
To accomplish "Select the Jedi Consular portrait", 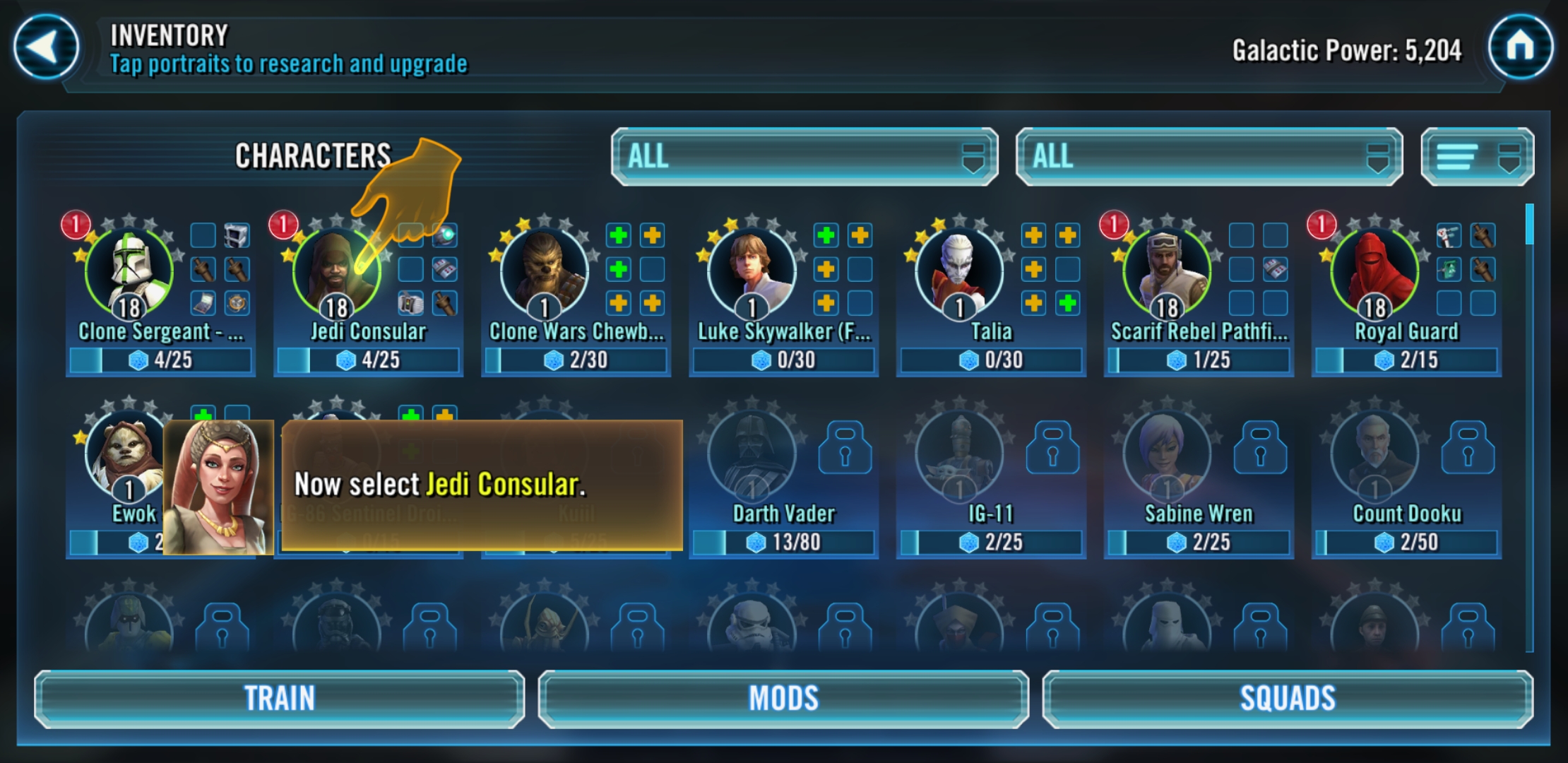I will (337, 272).
